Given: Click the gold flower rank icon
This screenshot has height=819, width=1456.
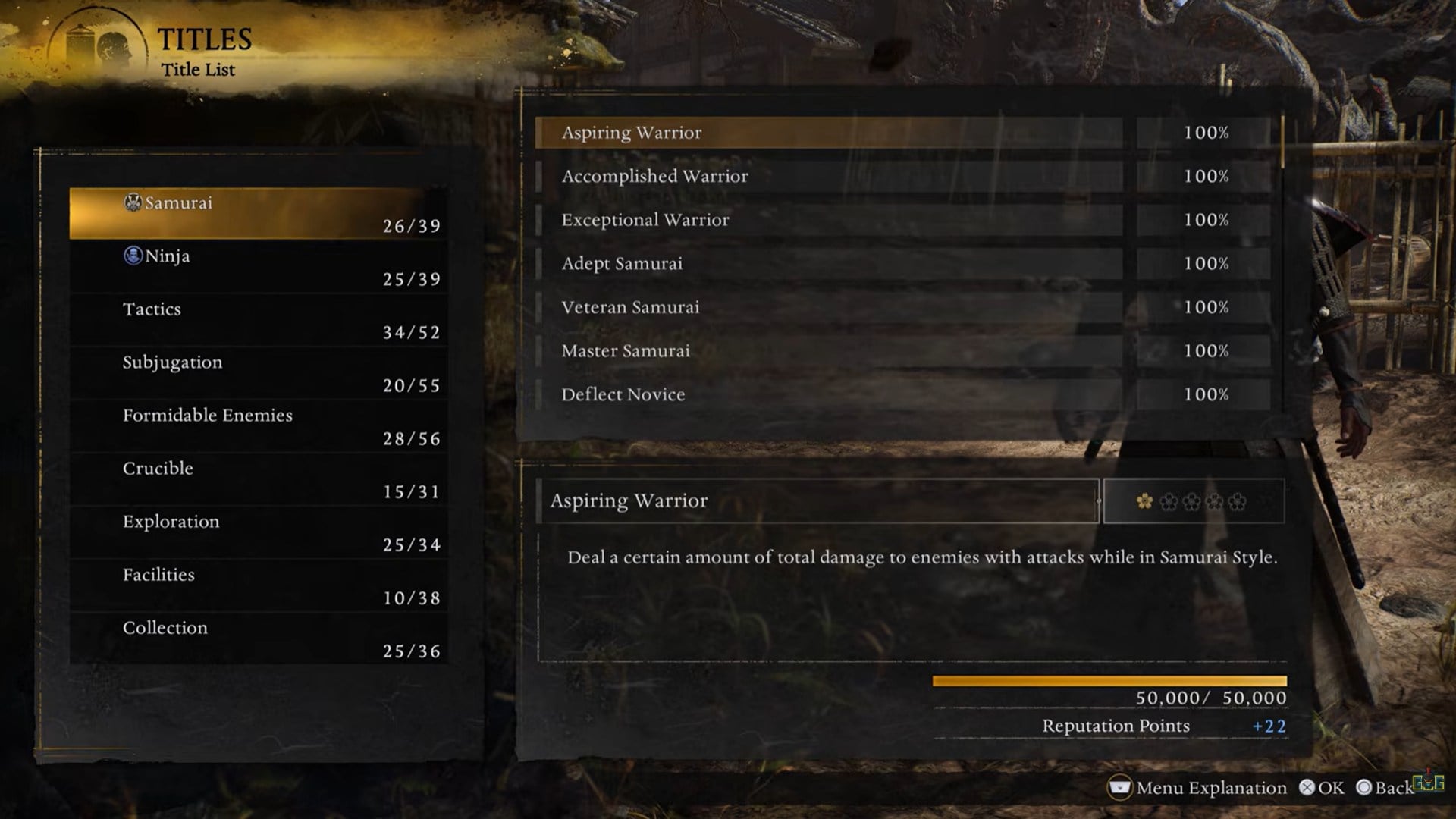Looking at the screenshot, I should 1144,500.
